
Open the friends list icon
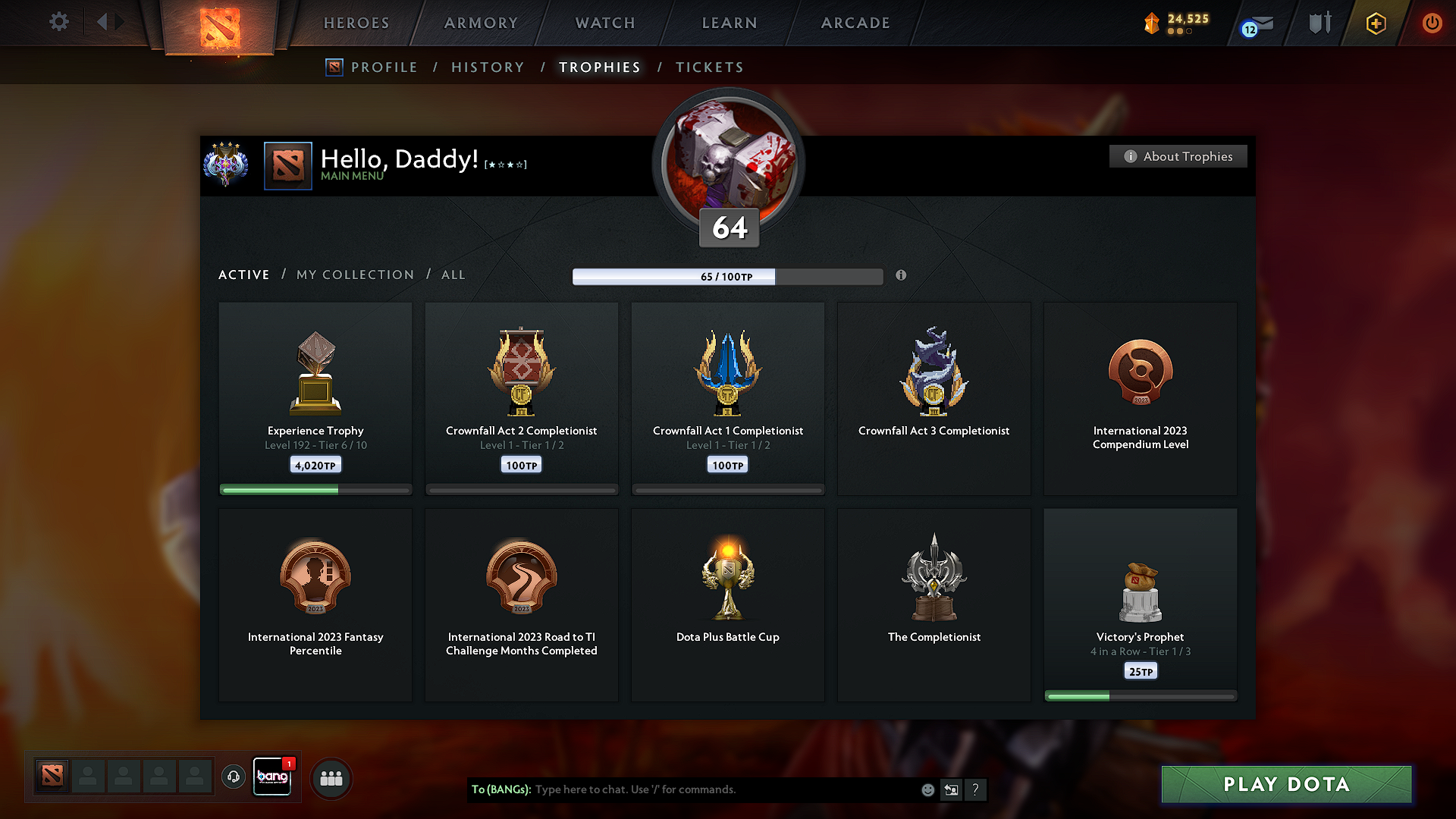click(331, 778)
